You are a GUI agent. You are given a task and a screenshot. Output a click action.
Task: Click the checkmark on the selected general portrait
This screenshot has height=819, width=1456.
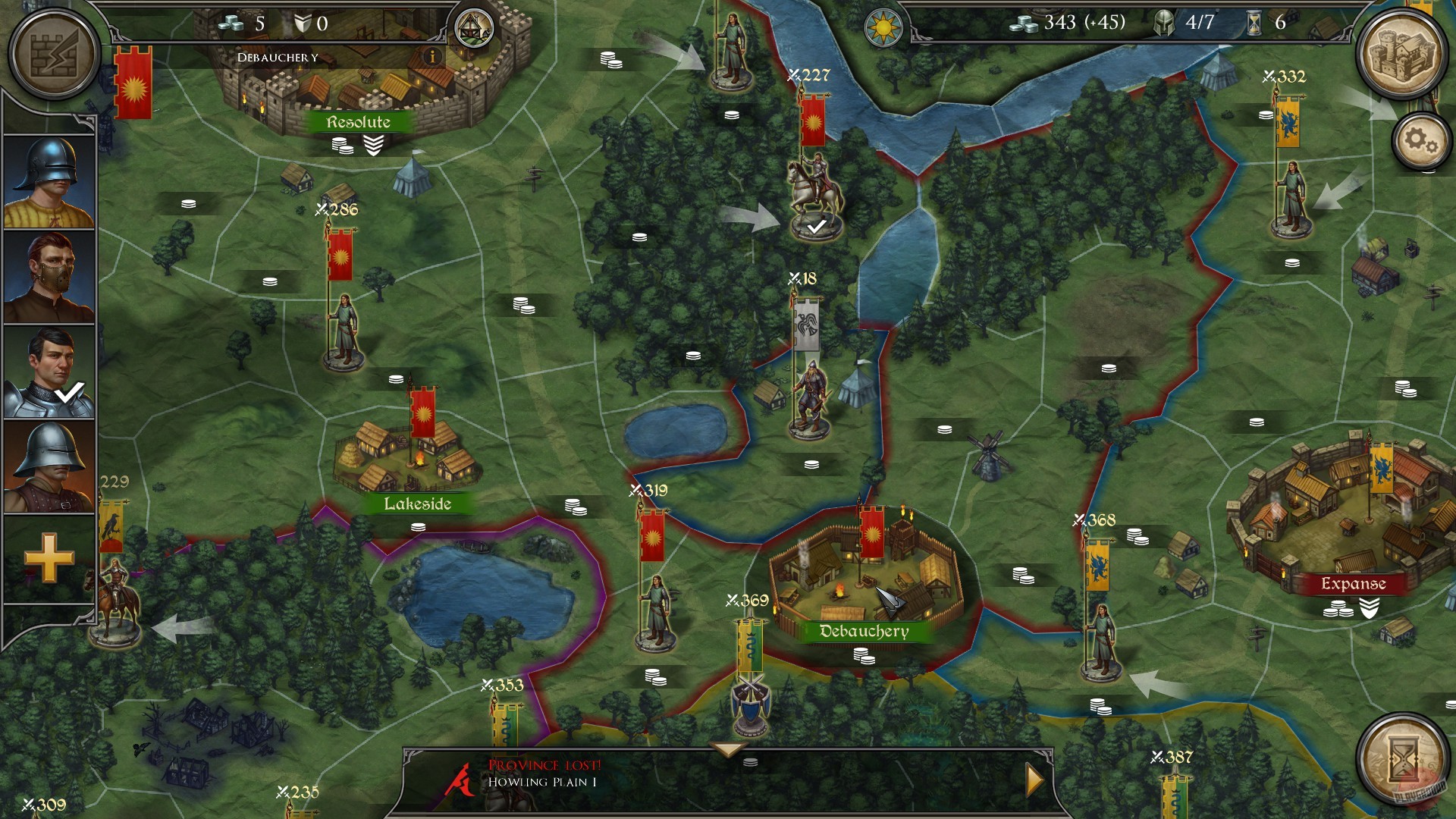[70, 392]
